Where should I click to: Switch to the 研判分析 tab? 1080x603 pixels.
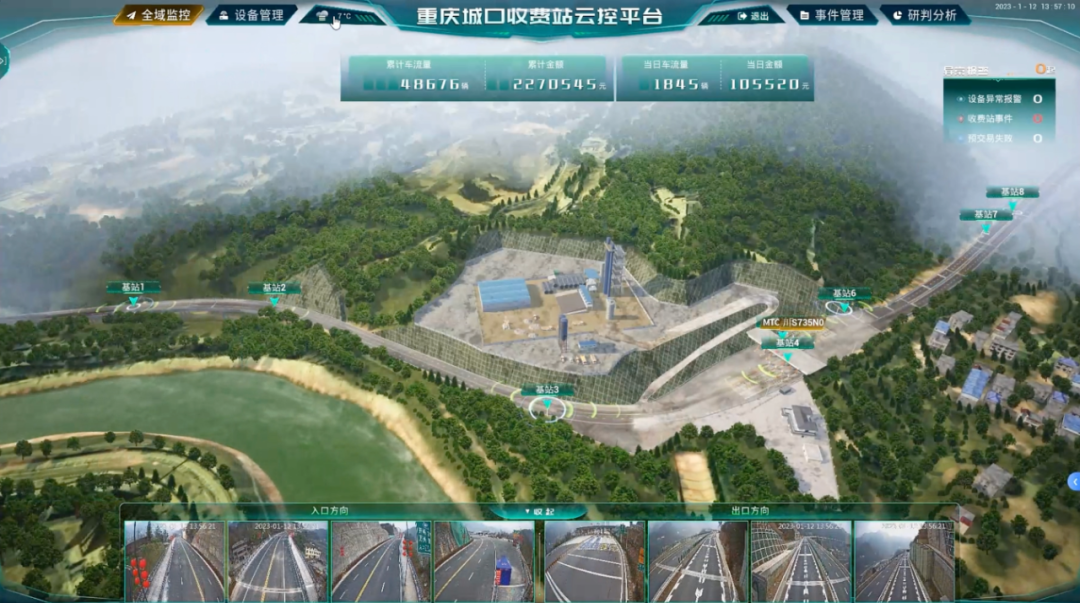925,15
